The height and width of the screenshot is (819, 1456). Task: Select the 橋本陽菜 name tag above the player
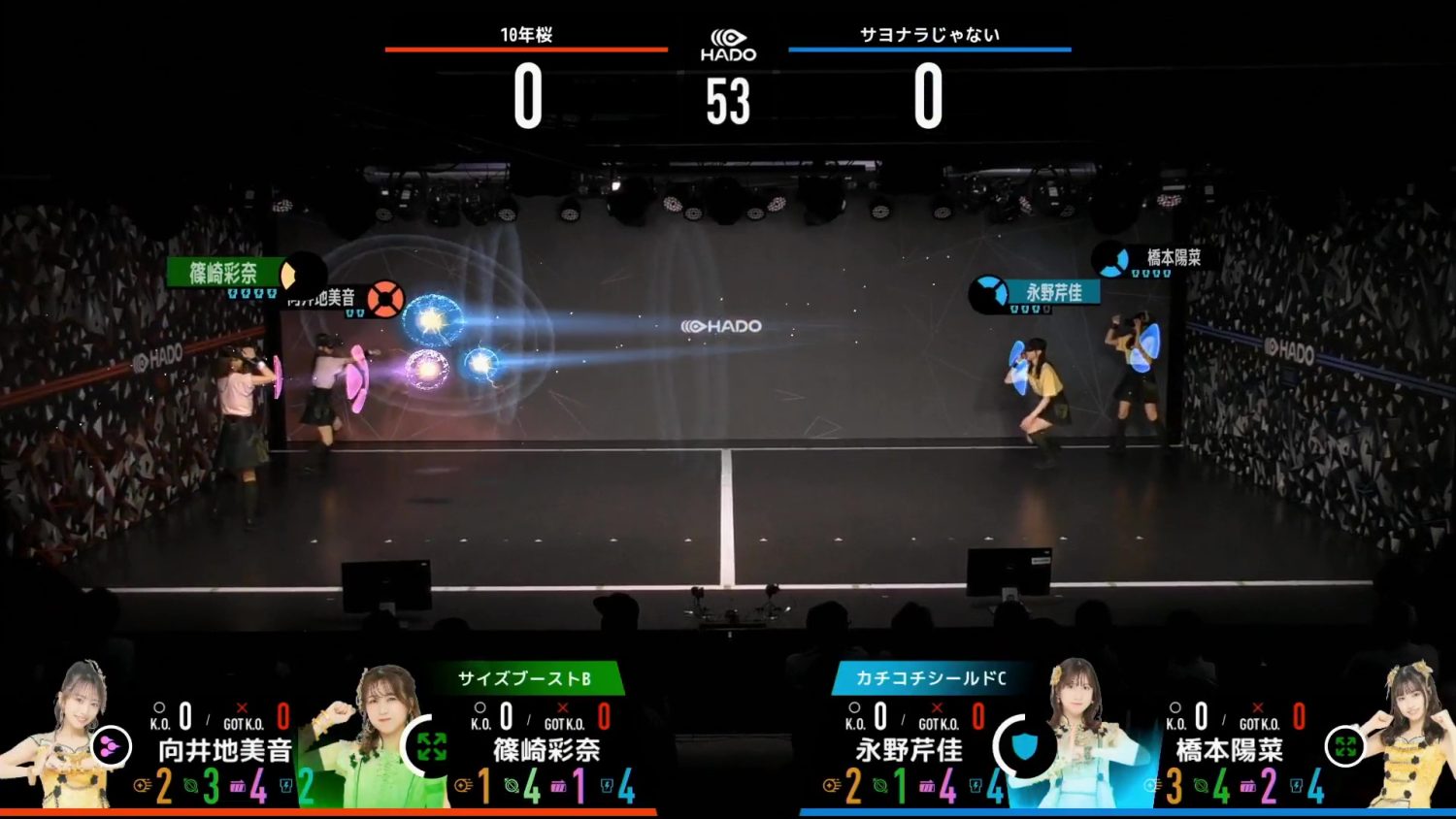tap(1173, 258)
